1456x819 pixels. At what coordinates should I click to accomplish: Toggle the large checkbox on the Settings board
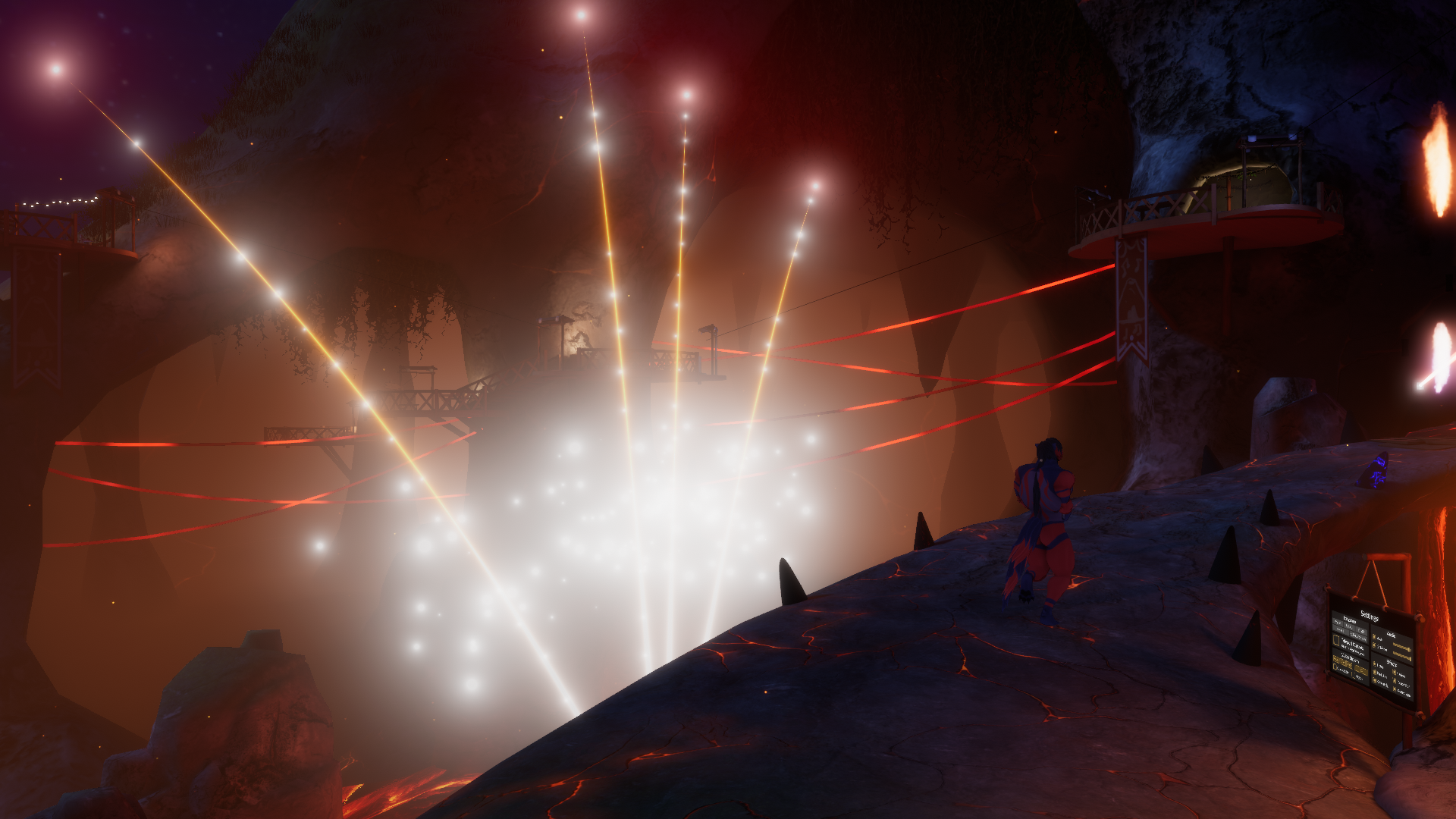tap(1336, 641)
